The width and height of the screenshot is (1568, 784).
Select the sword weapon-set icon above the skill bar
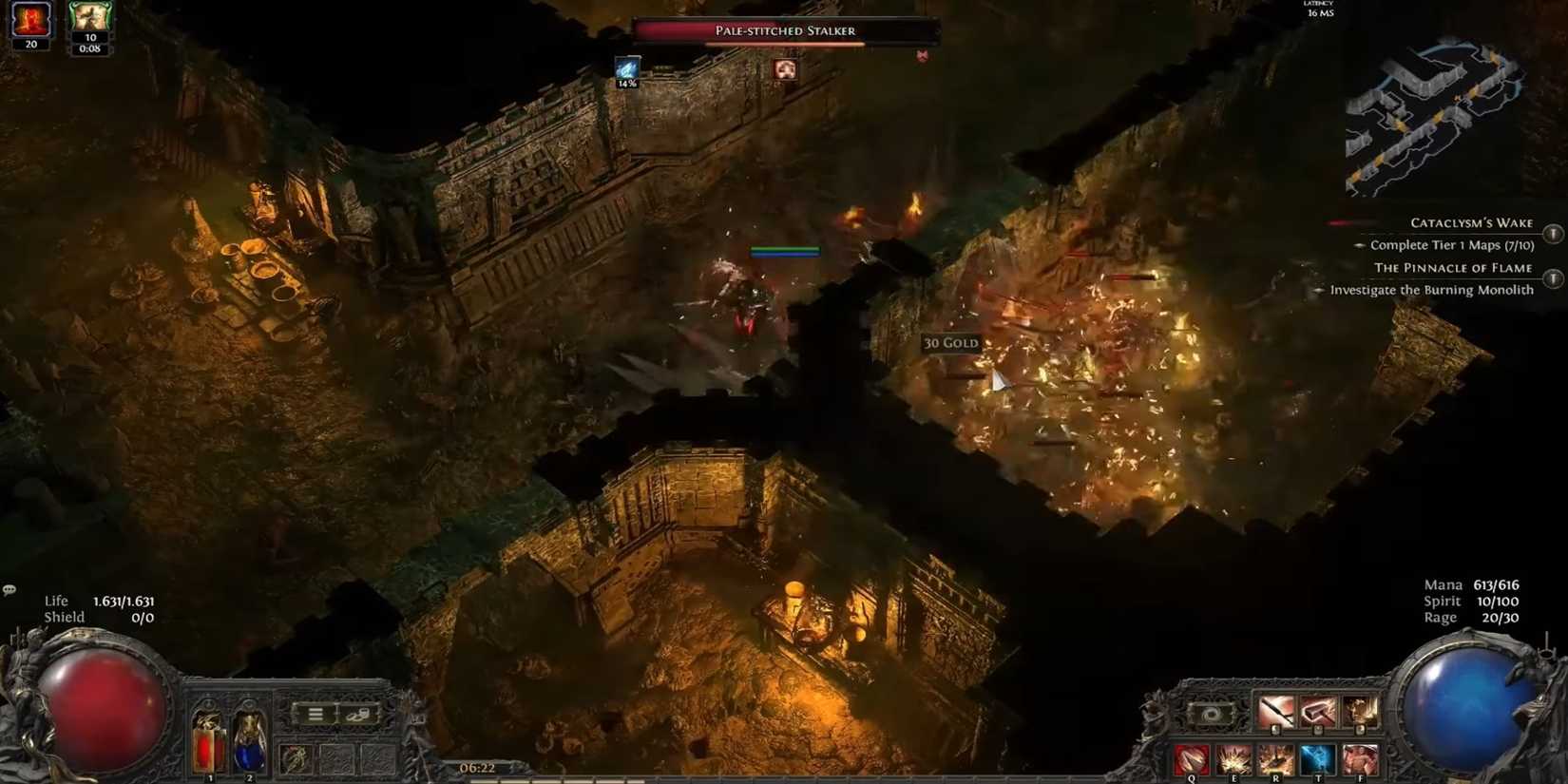coord(1276,711)
